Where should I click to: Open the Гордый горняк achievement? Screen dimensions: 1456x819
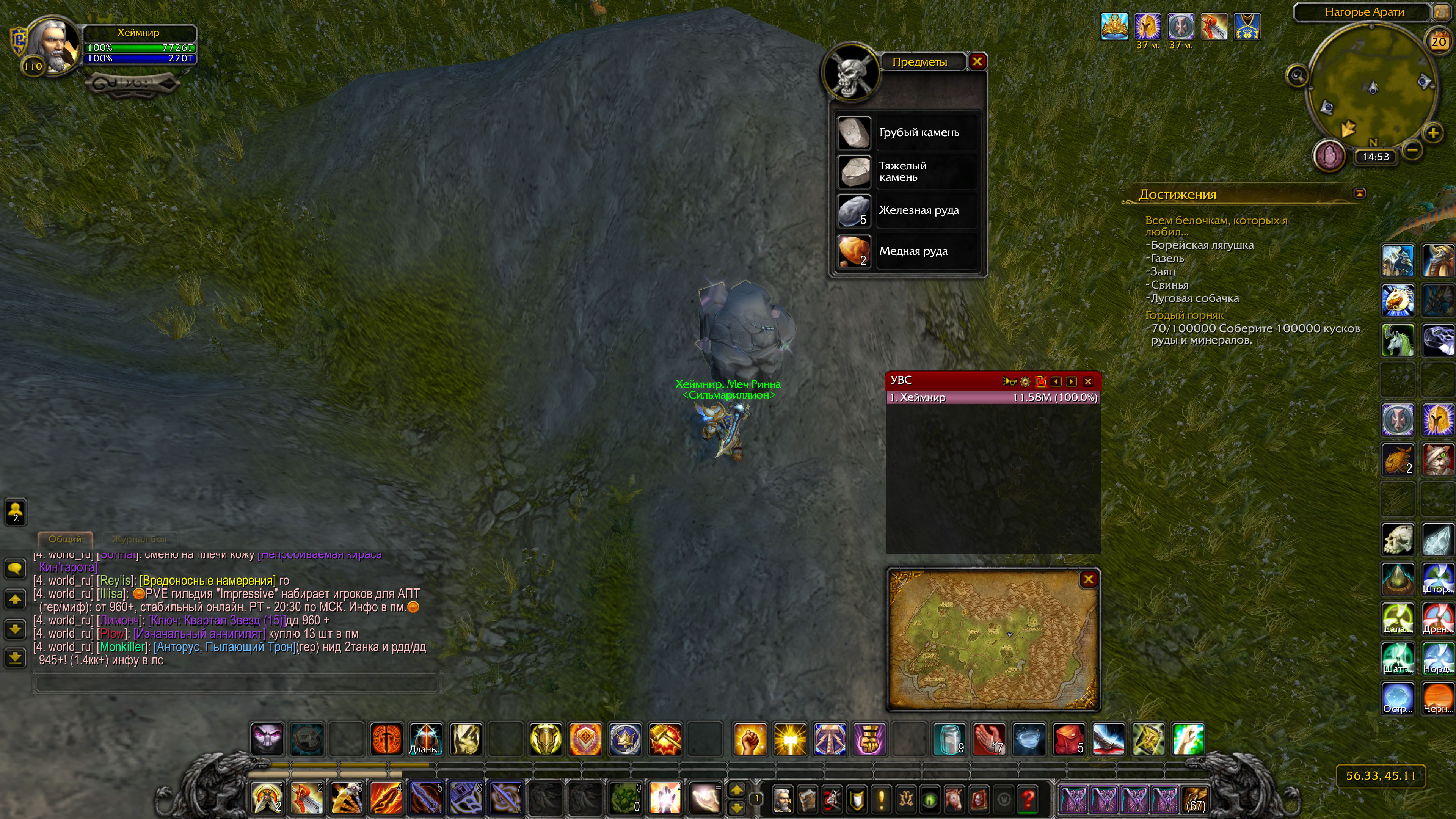coord(1184,315)
